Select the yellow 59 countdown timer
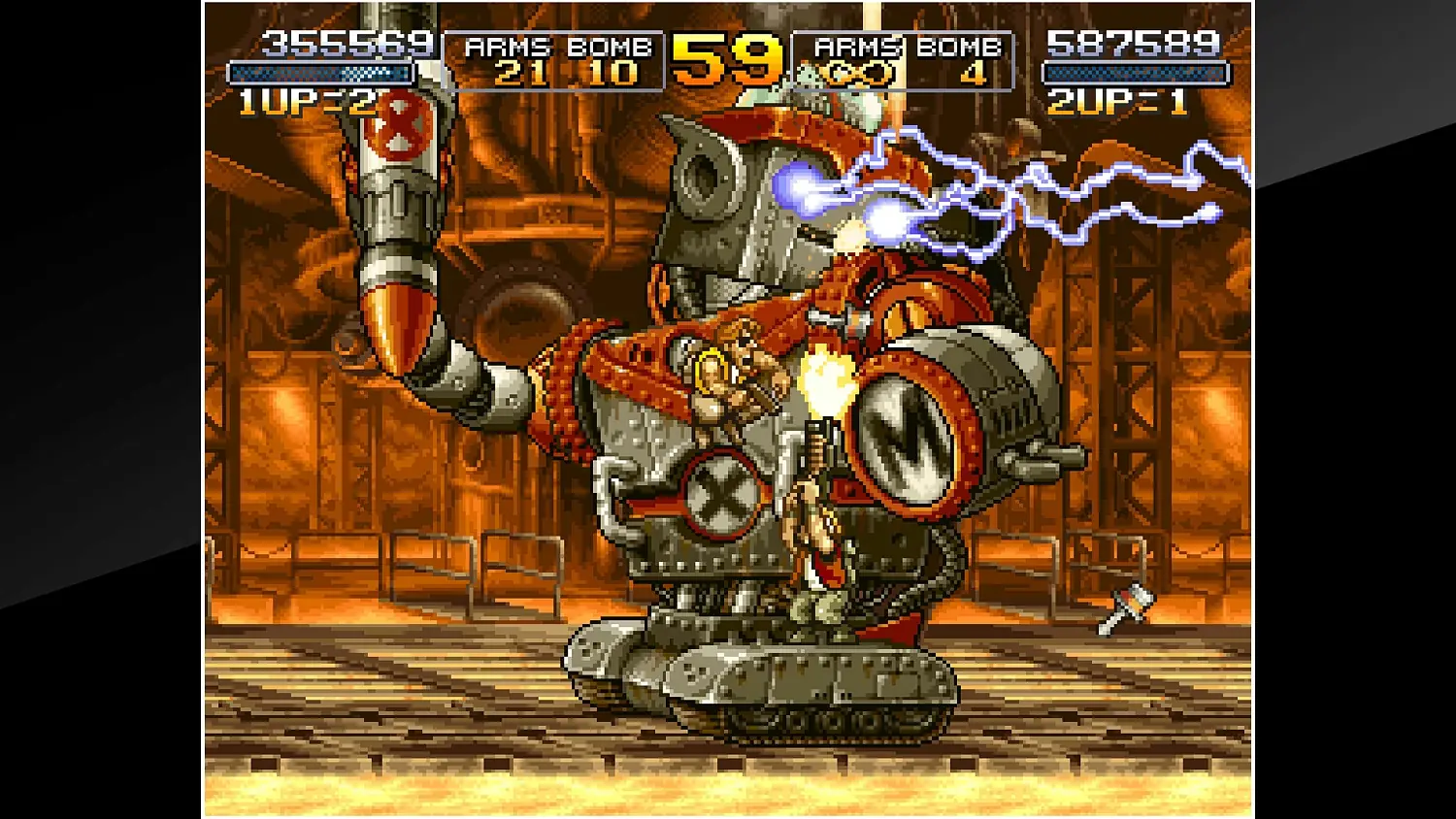The image size is (1456, 819). coord(725,60)
